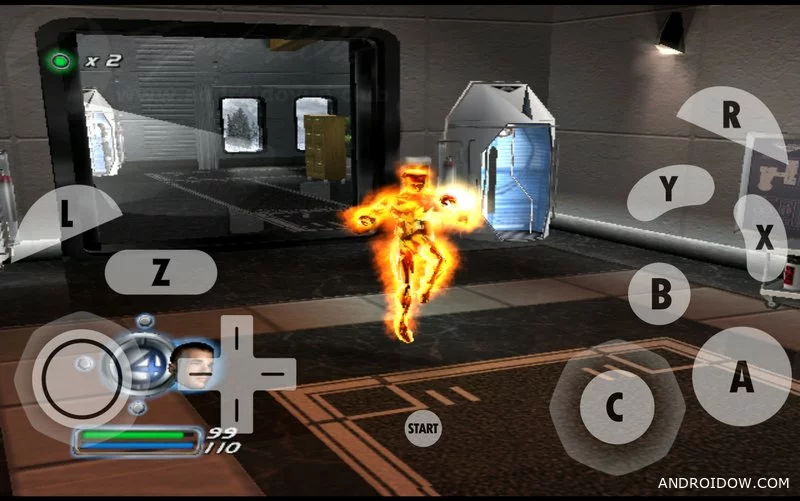Image resolution: width=800 pixels, height=501 pixels.
Task: Tap the round START button
Action: point(423,429)
